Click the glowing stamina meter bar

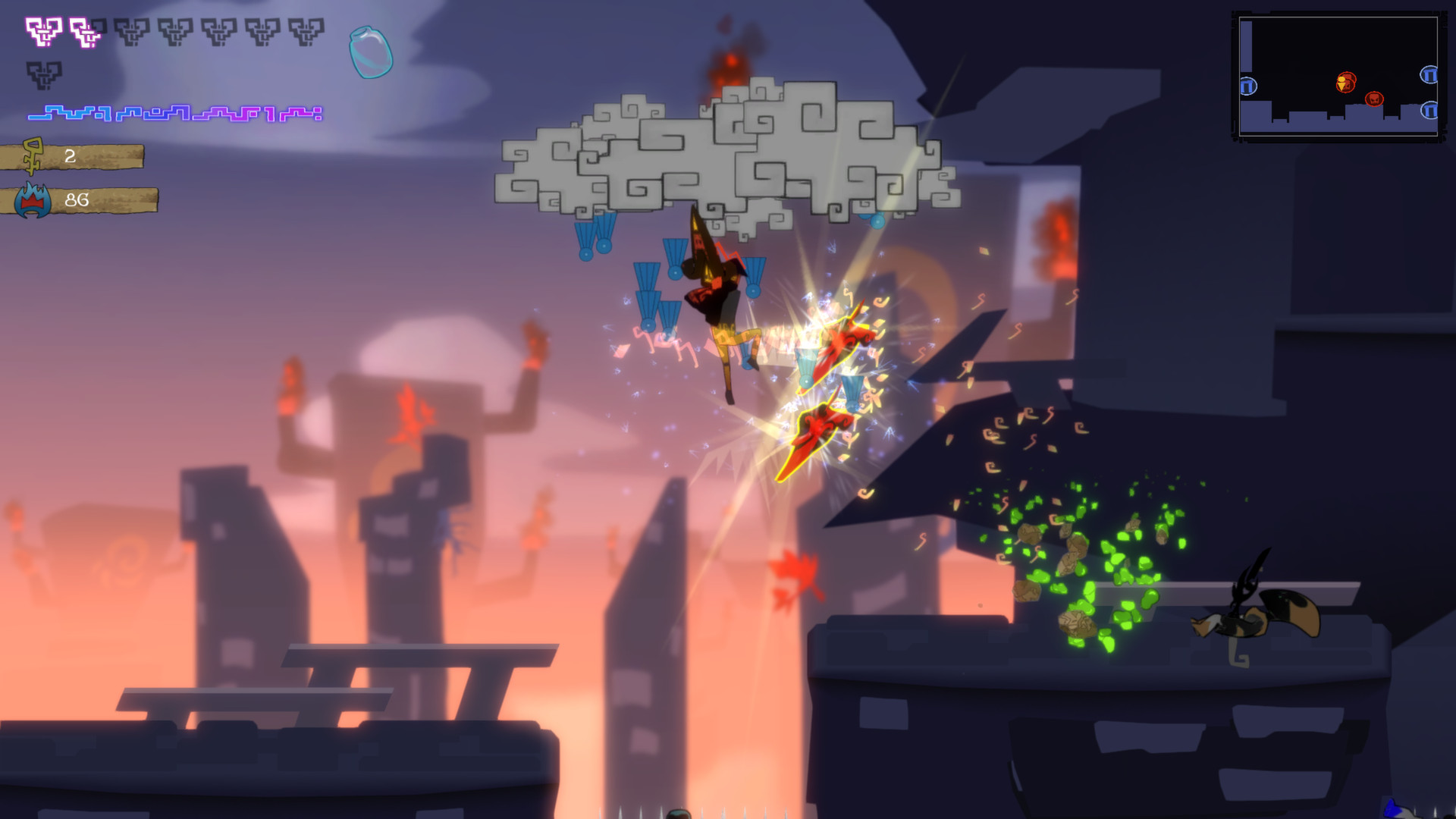point(174,114)
